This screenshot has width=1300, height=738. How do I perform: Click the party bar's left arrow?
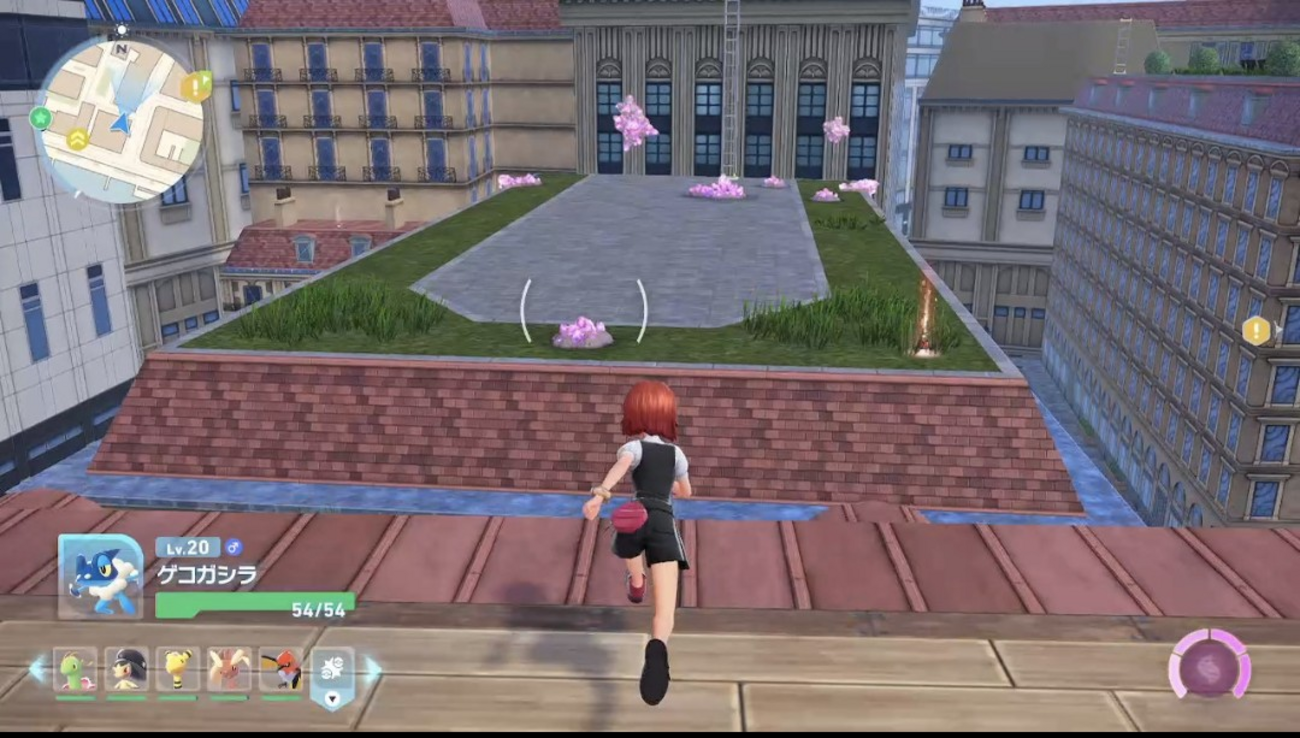click(37, 669)
